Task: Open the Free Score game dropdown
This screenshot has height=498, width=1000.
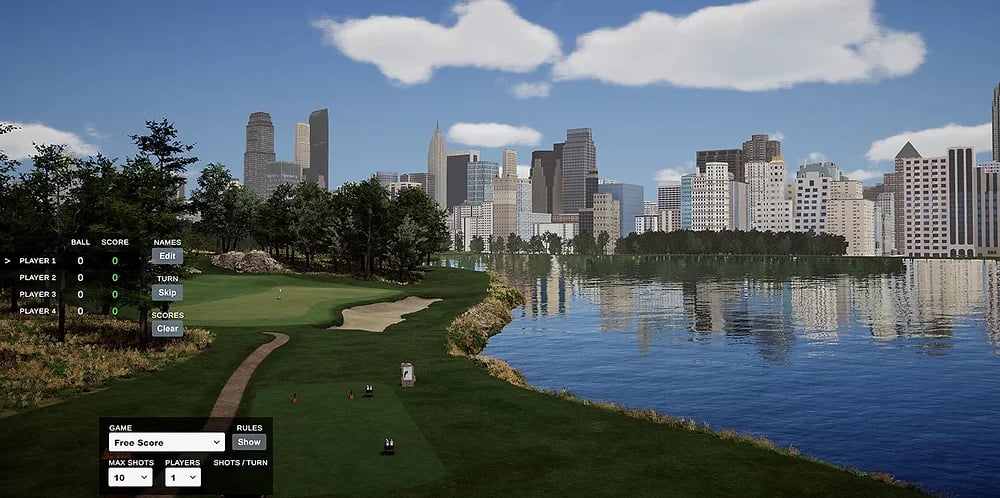Action: (167, 442)
